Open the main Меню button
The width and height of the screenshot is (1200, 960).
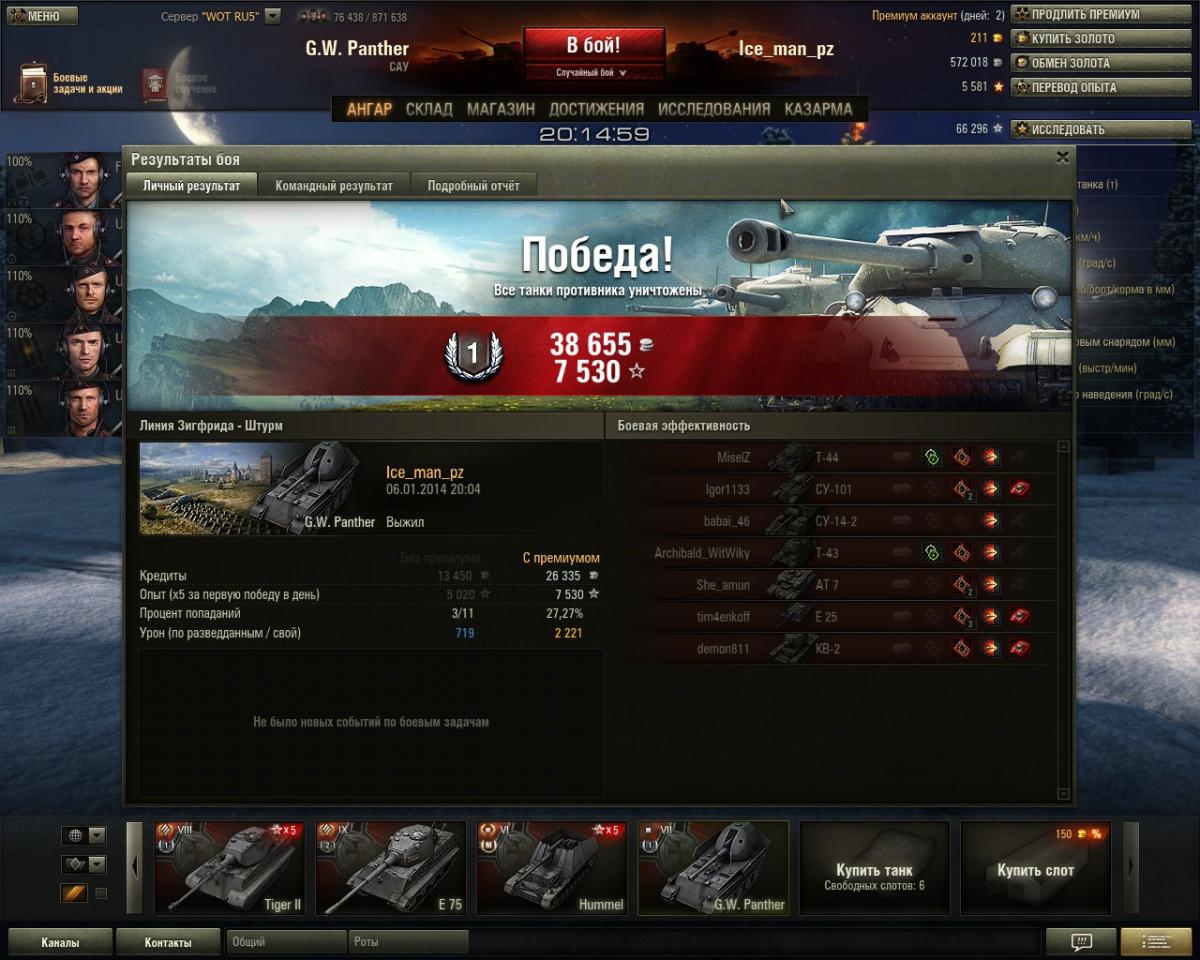tap(42, 16)
